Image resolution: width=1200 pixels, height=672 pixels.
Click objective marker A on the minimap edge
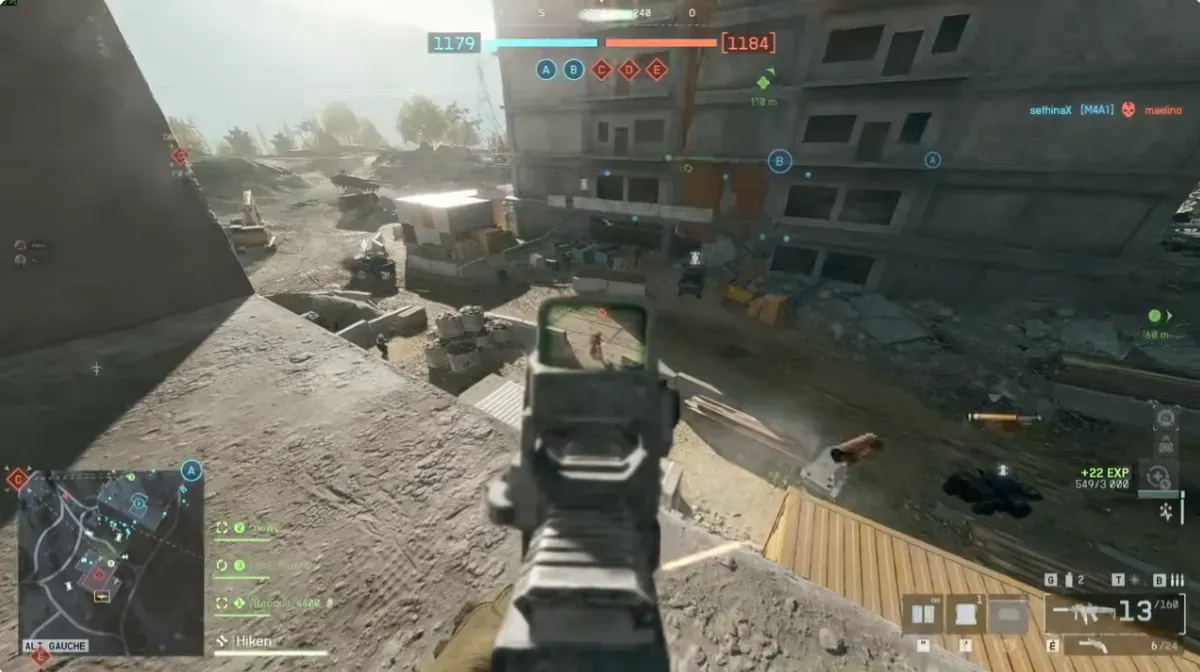pos(191,471)
